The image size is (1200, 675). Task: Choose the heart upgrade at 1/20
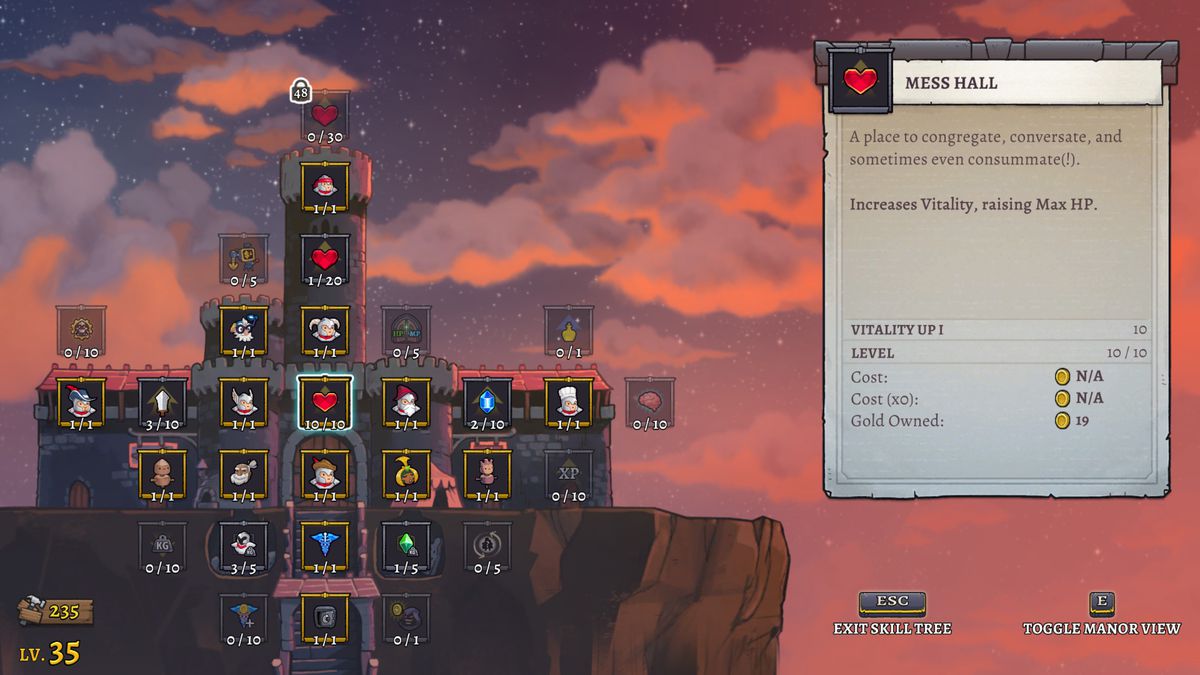point(325,258)
